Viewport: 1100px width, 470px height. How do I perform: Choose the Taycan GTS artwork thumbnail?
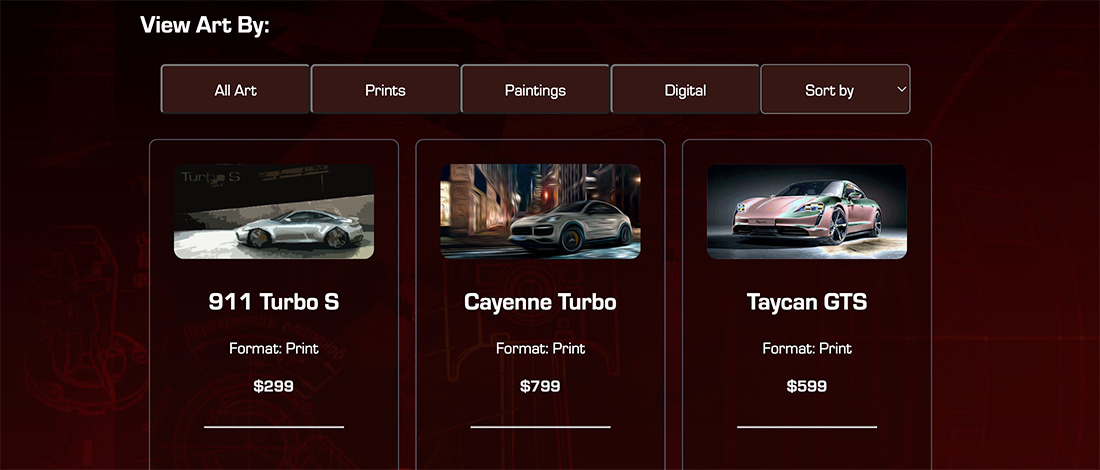point(807,212)
